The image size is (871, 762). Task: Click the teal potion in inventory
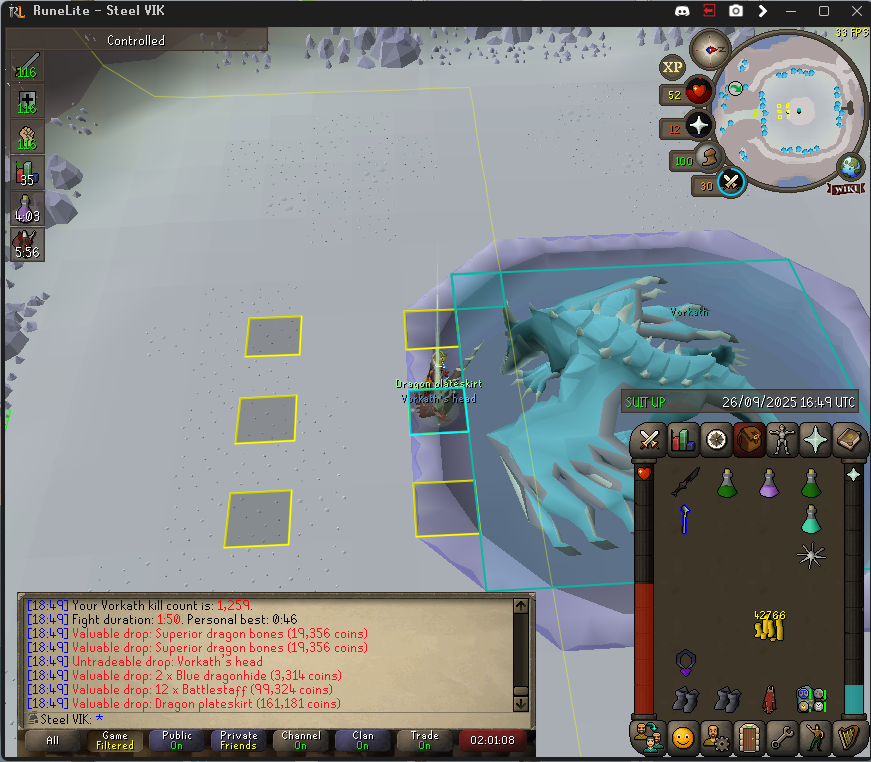(811, 519)
